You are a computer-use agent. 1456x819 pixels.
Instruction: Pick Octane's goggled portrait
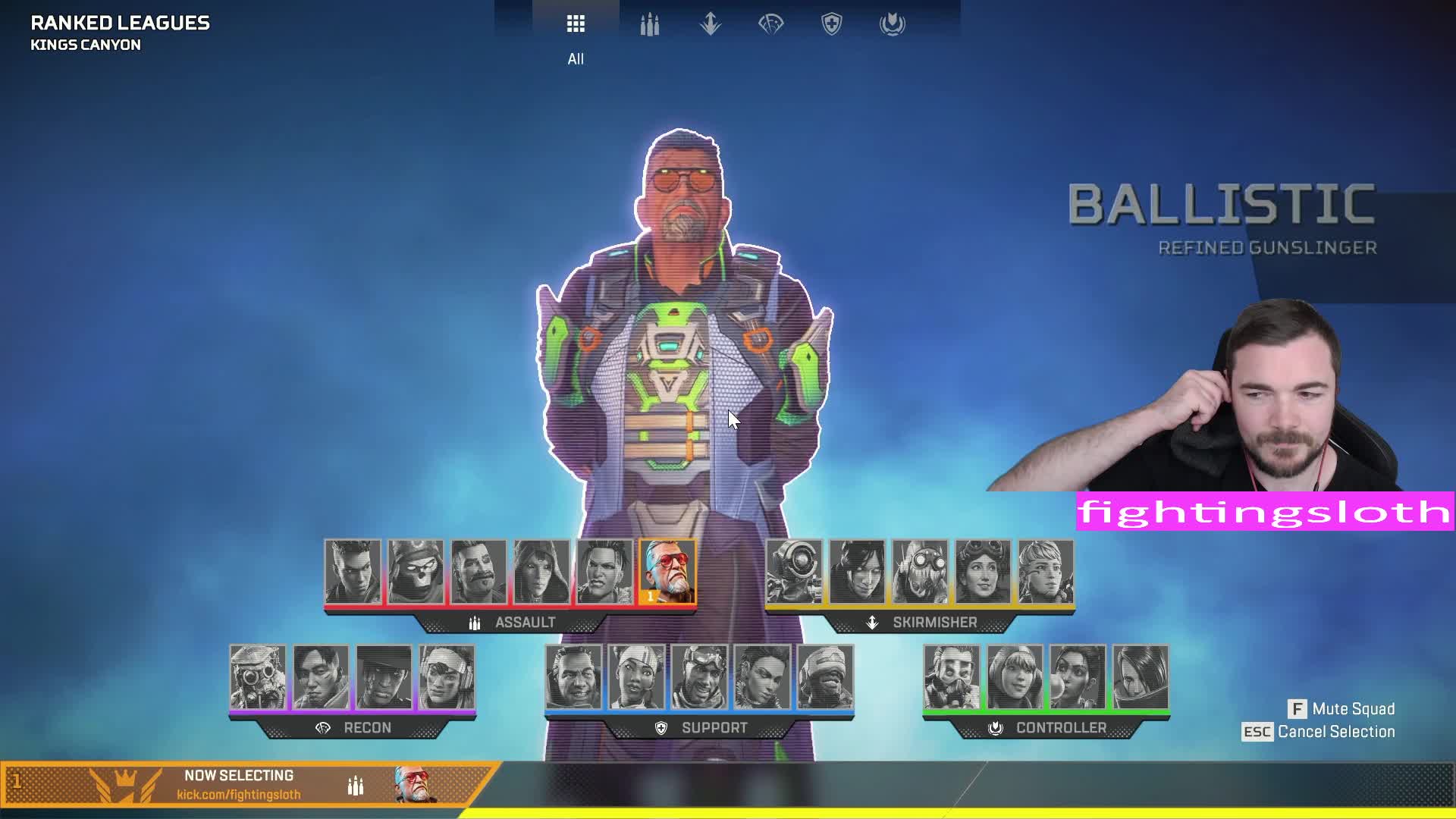(920, 572)
